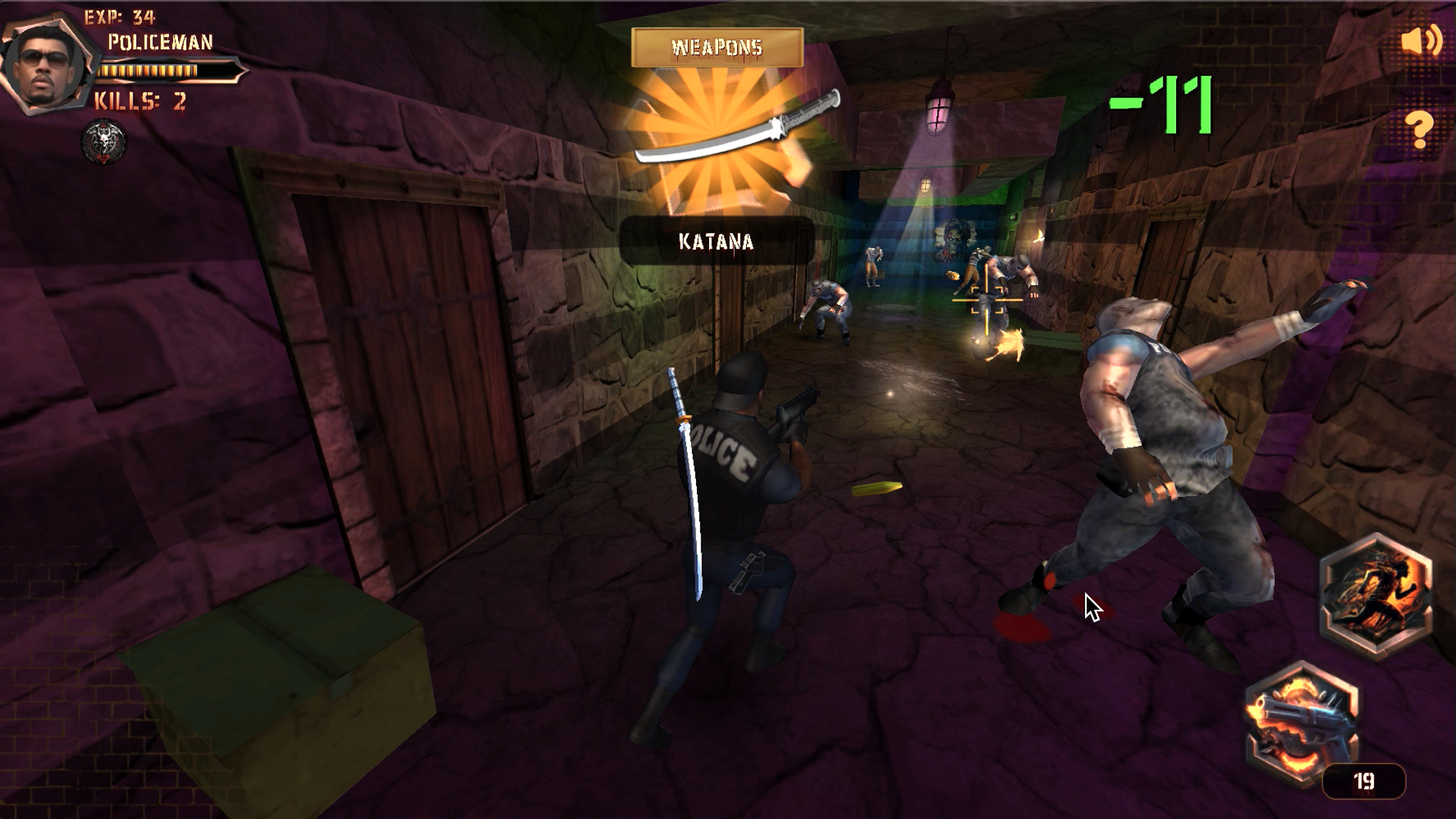This screenshot has width=1456, height=819.
Task: Open help via the question mark icon
Action: 1421,129
